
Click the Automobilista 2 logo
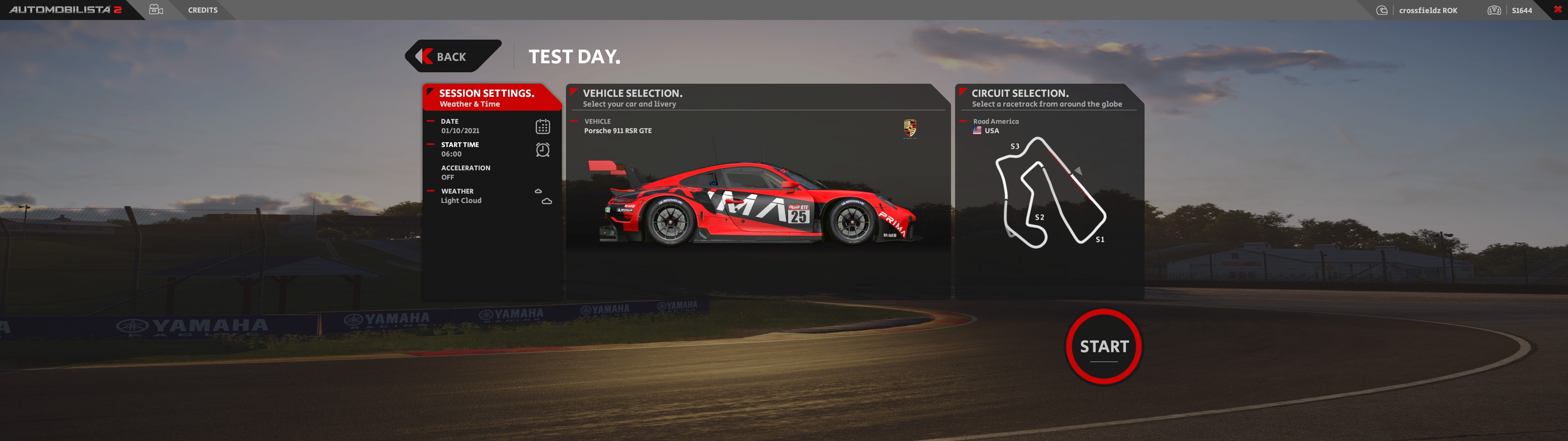pos(66,10)
